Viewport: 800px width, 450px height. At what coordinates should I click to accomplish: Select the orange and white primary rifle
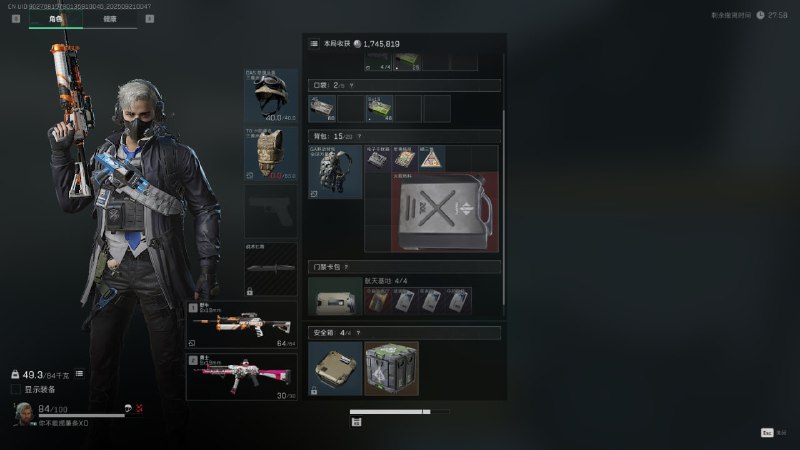(241, 326)
